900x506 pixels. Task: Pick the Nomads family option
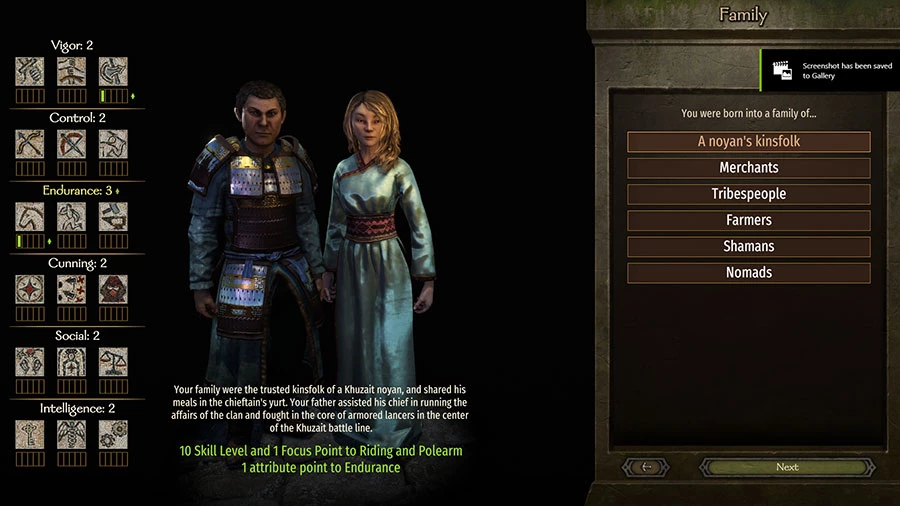748,272
